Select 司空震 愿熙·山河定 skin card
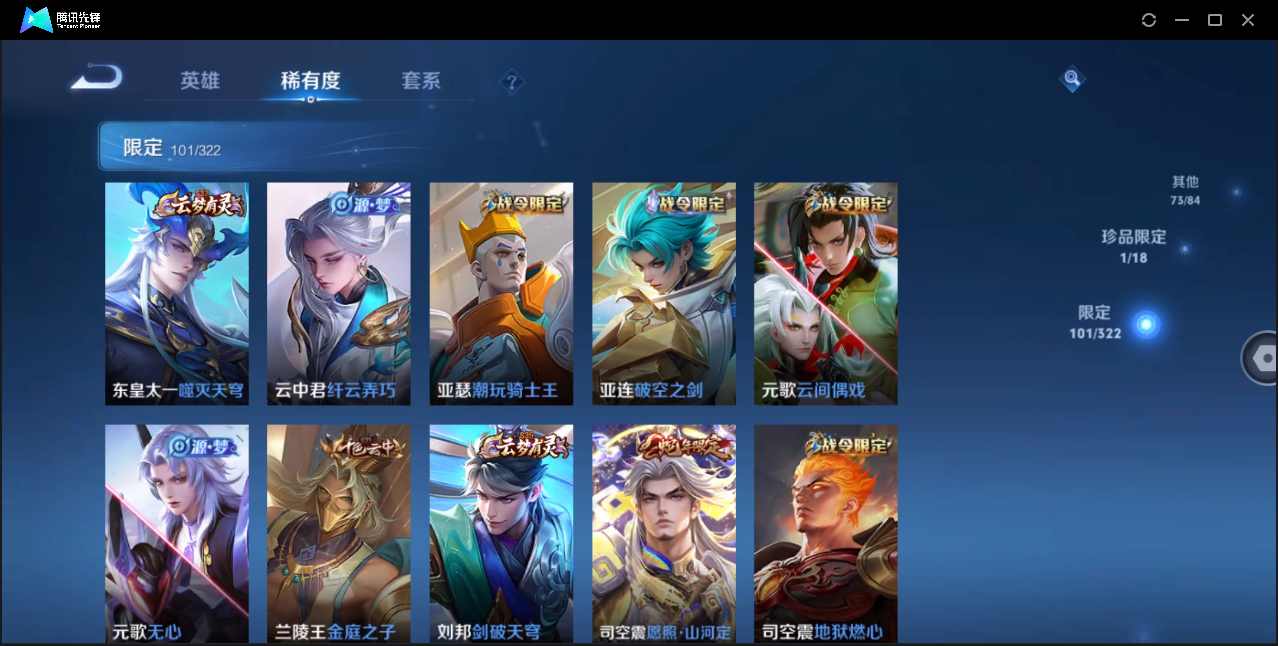This screenshot has height=646, width=1278. click(664, 533)
